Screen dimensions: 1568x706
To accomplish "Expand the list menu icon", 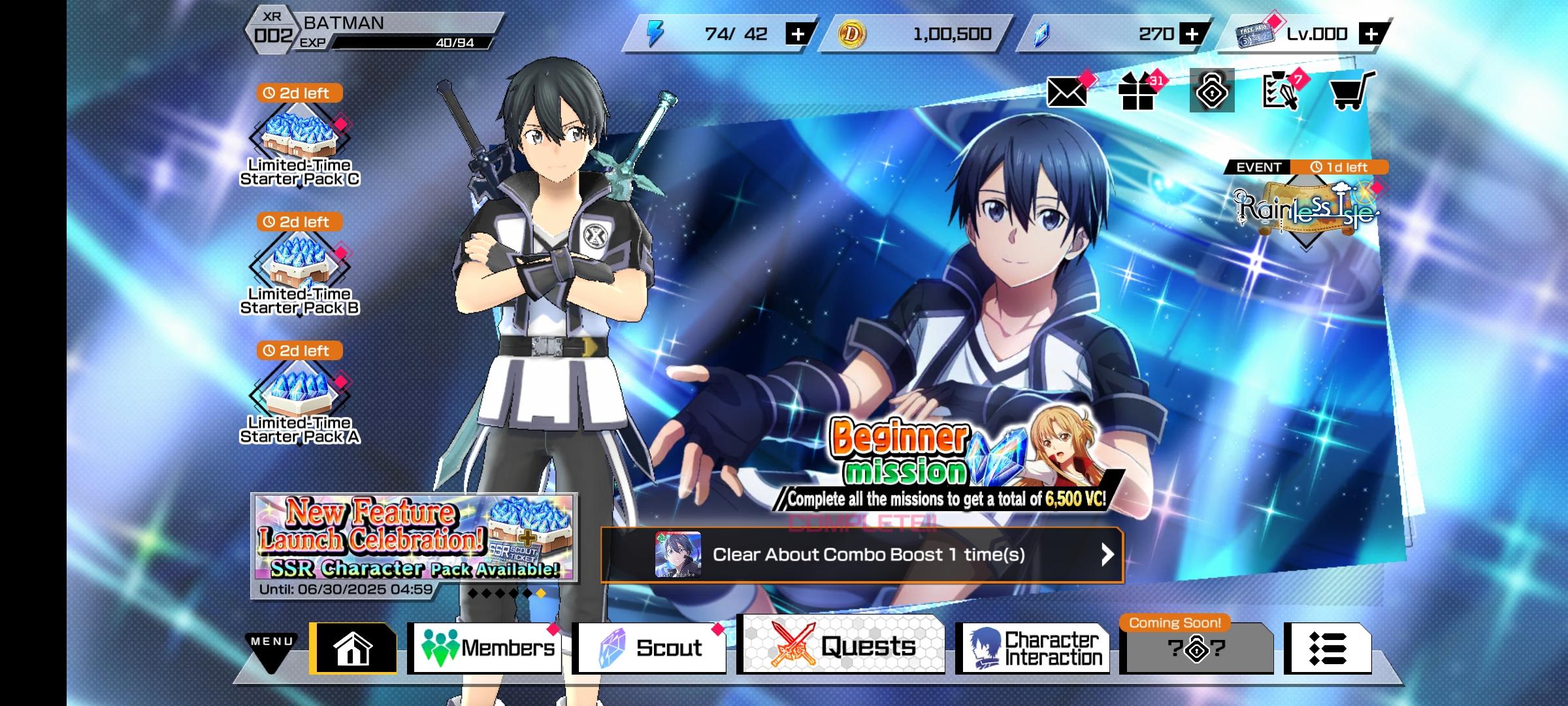I will pos(1327,649).
